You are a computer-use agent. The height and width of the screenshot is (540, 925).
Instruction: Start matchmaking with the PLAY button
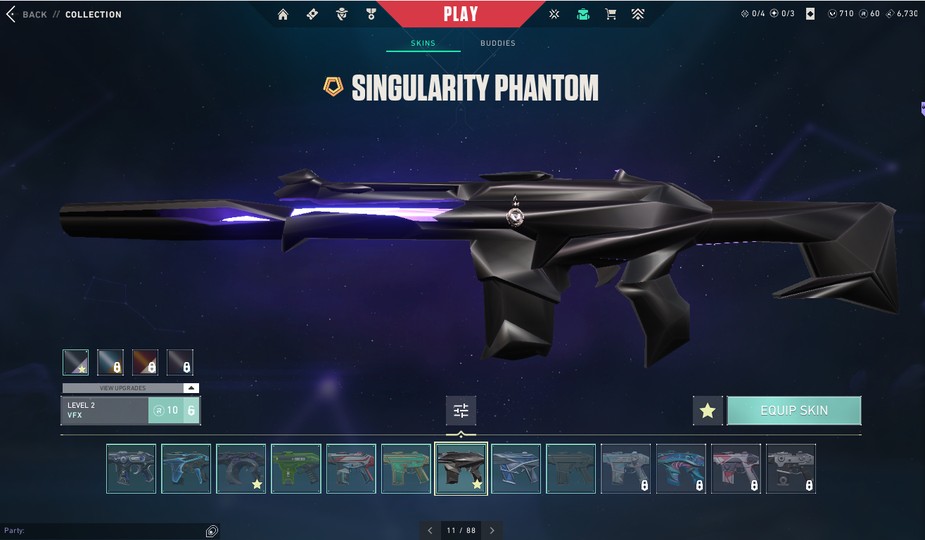[x=460, y=14]
